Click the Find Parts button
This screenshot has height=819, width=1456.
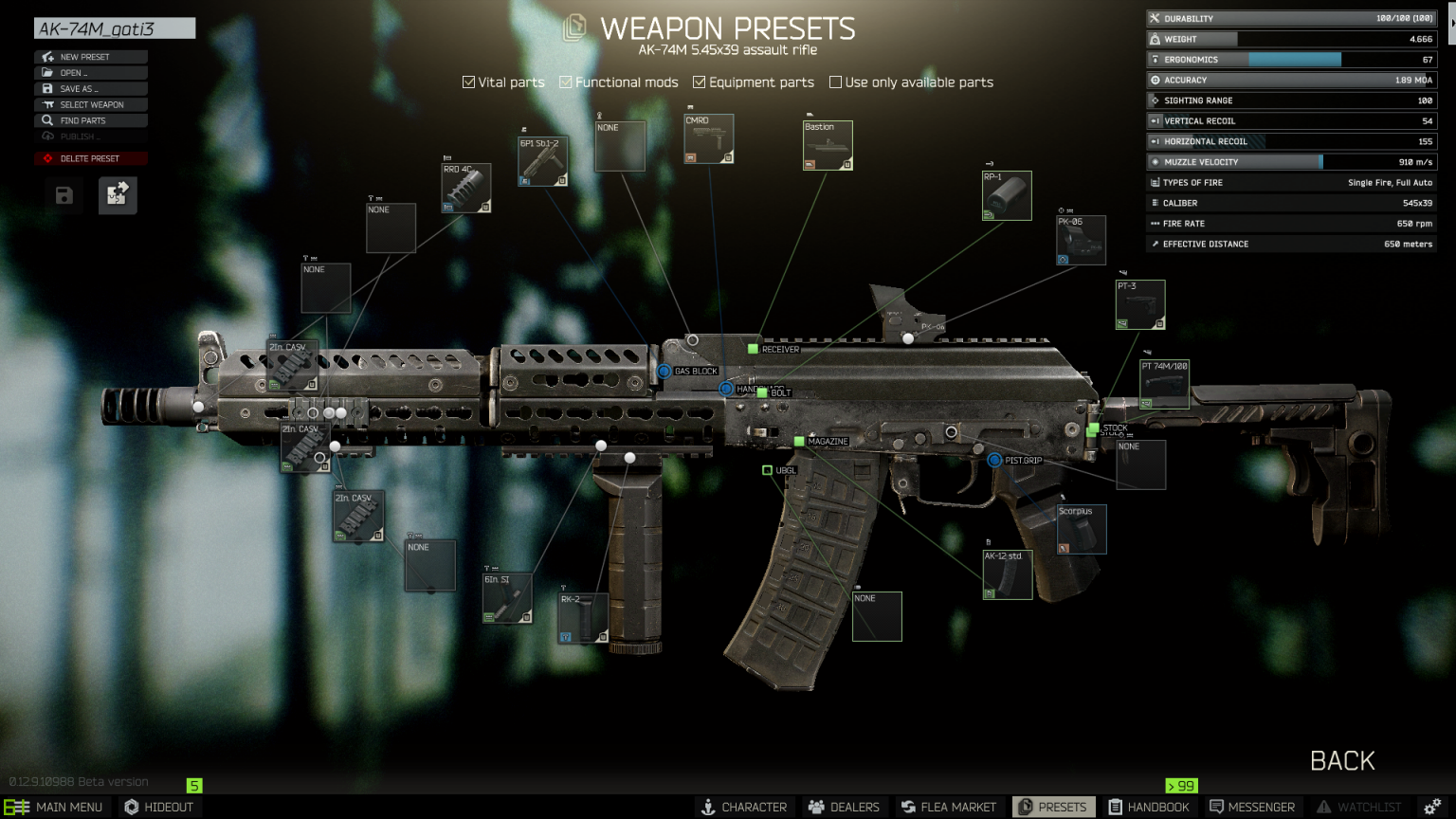tap(91, 121)
